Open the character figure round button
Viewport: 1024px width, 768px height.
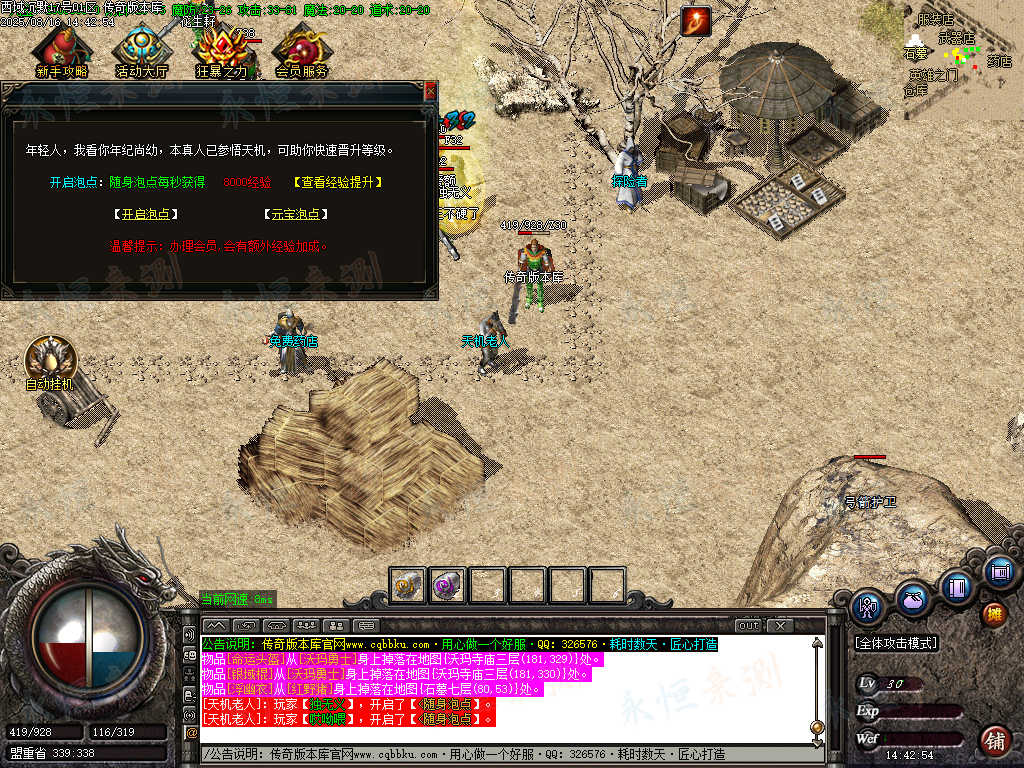click(867, 606)
